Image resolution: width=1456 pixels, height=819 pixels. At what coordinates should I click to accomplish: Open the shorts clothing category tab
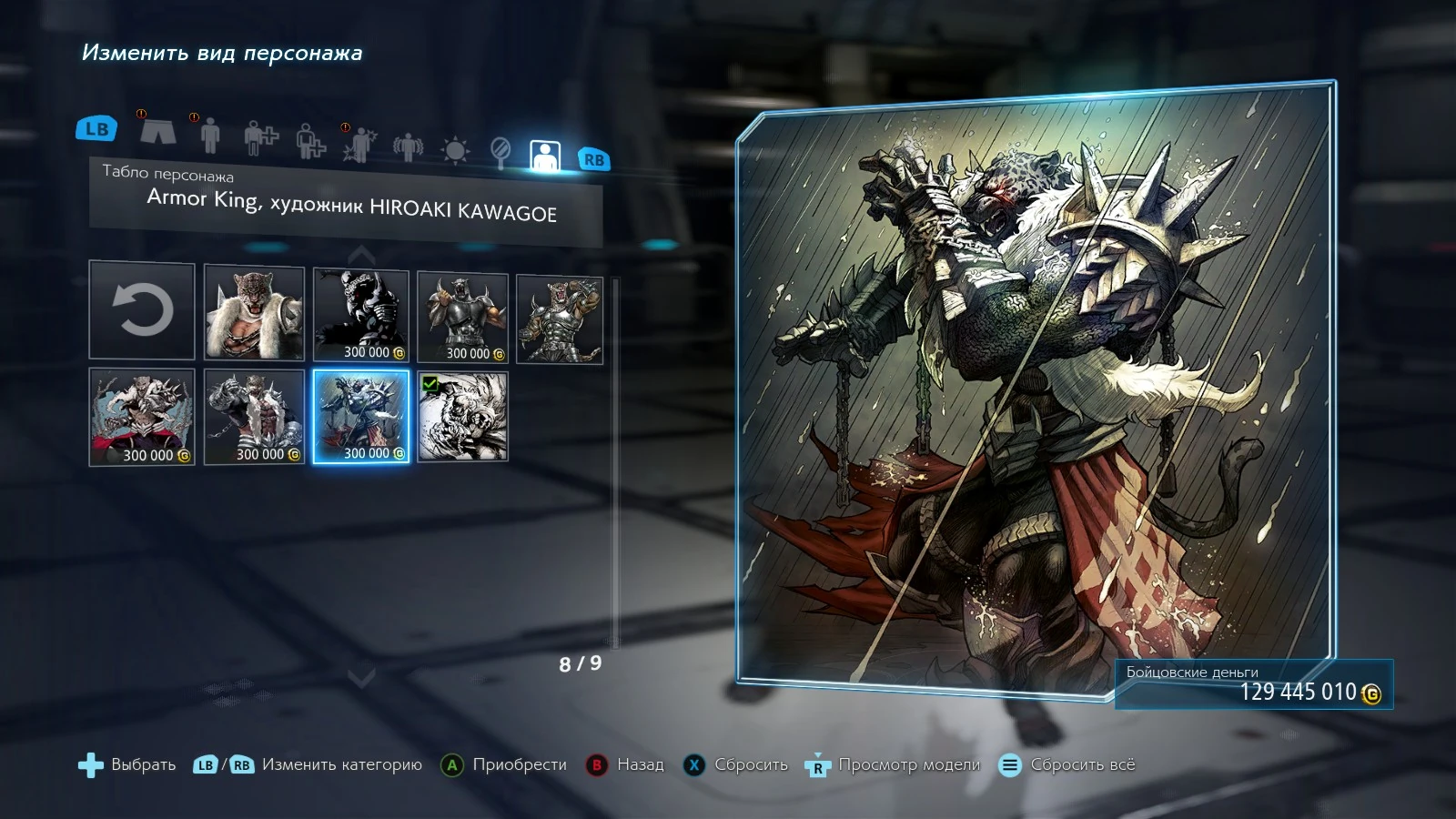pos(157,131)
